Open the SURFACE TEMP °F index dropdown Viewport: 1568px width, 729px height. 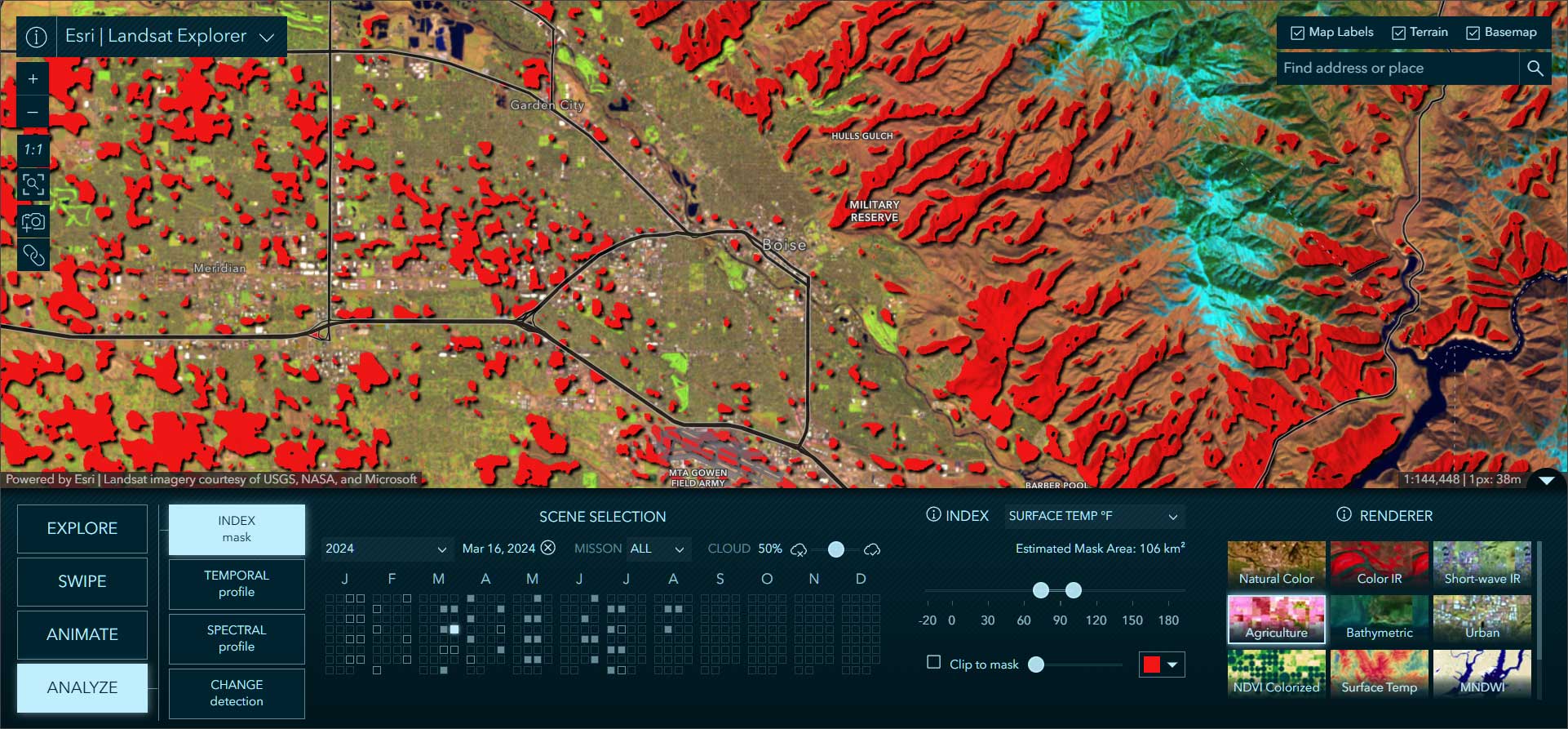(1093, 516)
